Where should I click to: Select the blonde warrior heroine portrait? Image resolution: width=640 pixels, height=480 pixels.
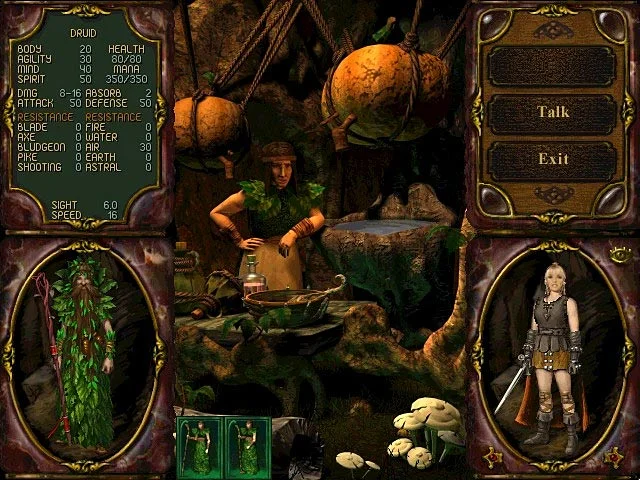pos(551,355)
